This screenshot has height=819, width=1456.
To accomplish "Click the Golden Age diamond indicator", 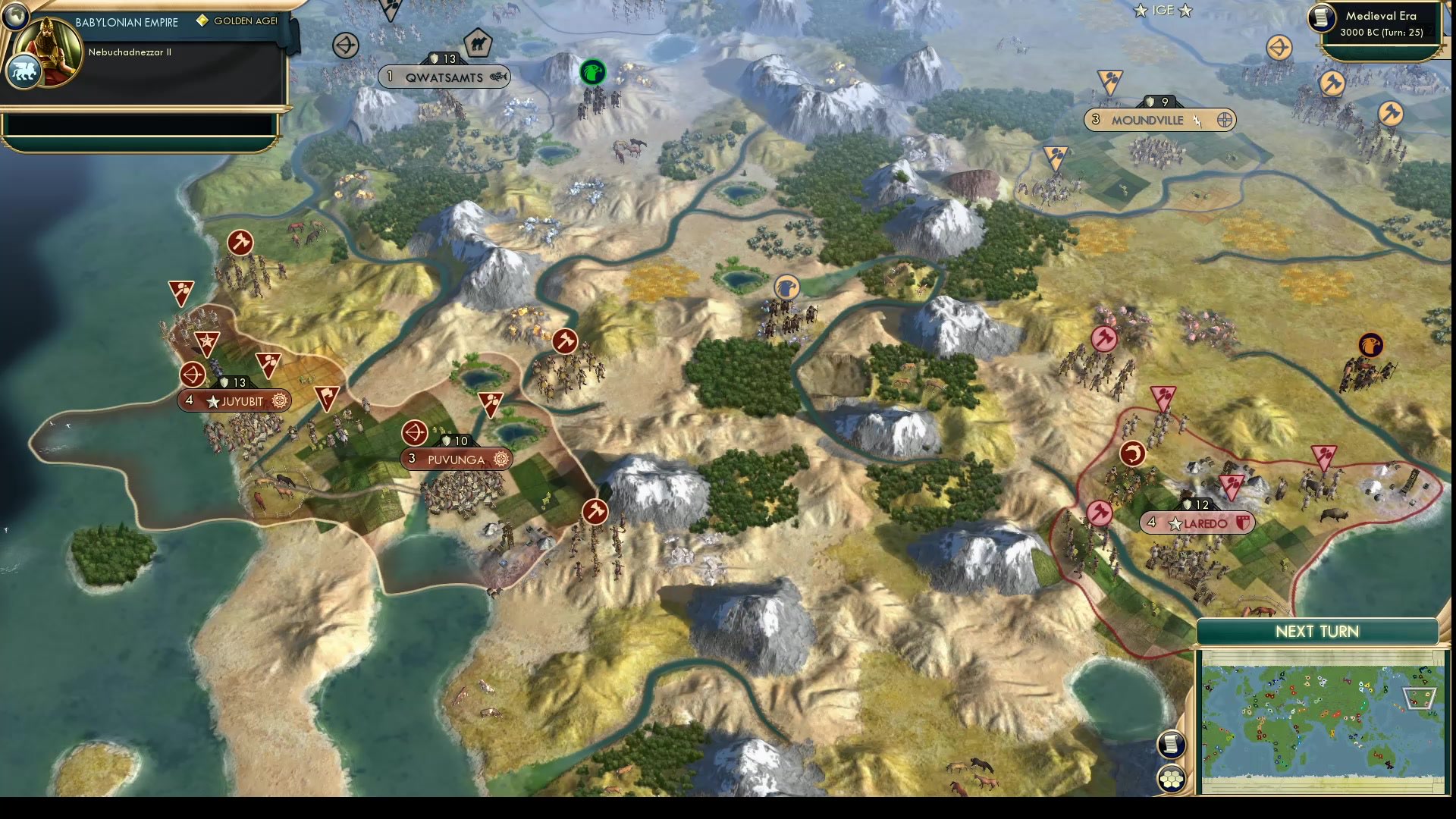I will click(x=202, y=21).
